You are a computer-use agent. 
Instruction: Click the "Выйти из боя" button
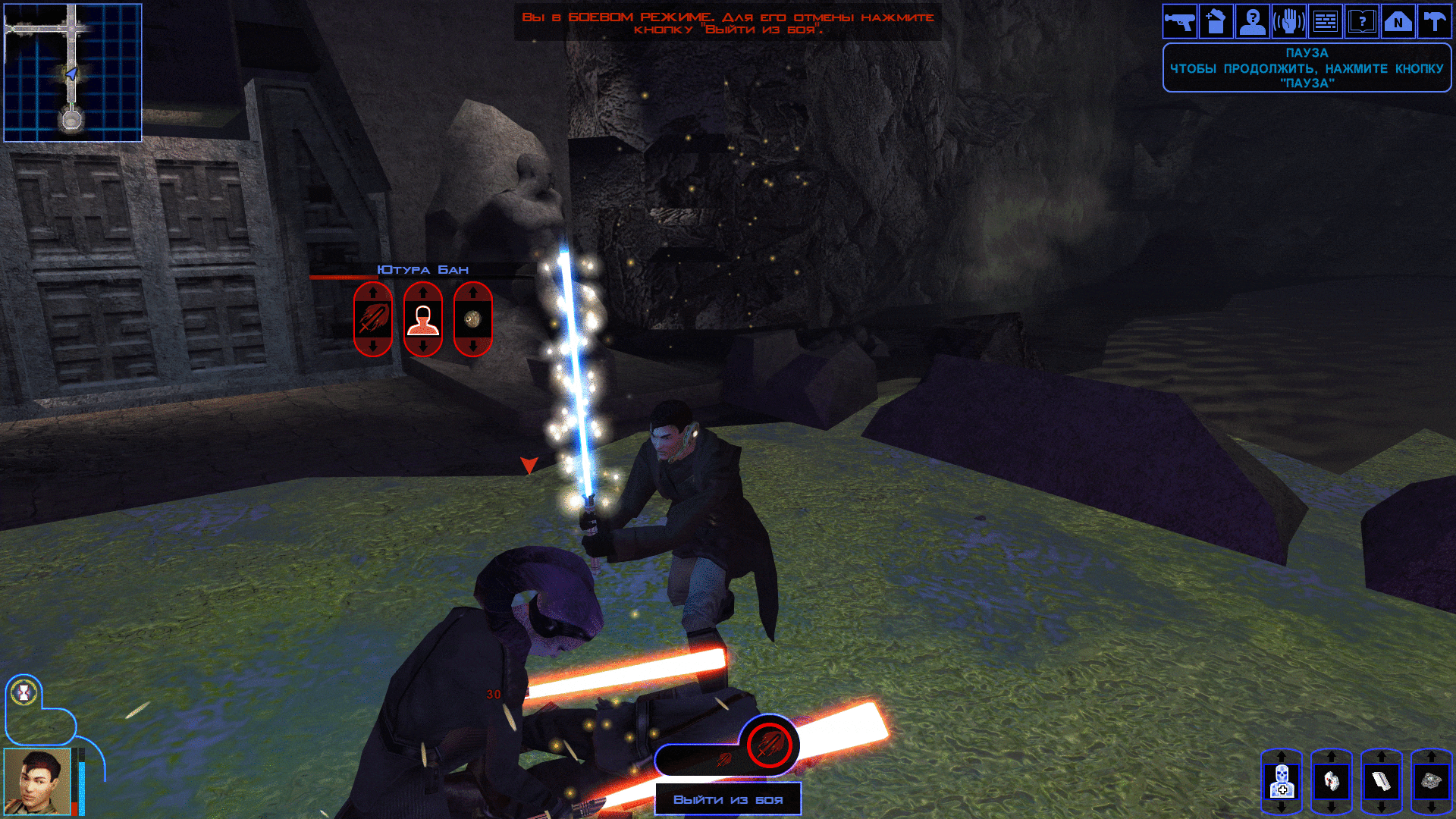(x=728, y=799)
